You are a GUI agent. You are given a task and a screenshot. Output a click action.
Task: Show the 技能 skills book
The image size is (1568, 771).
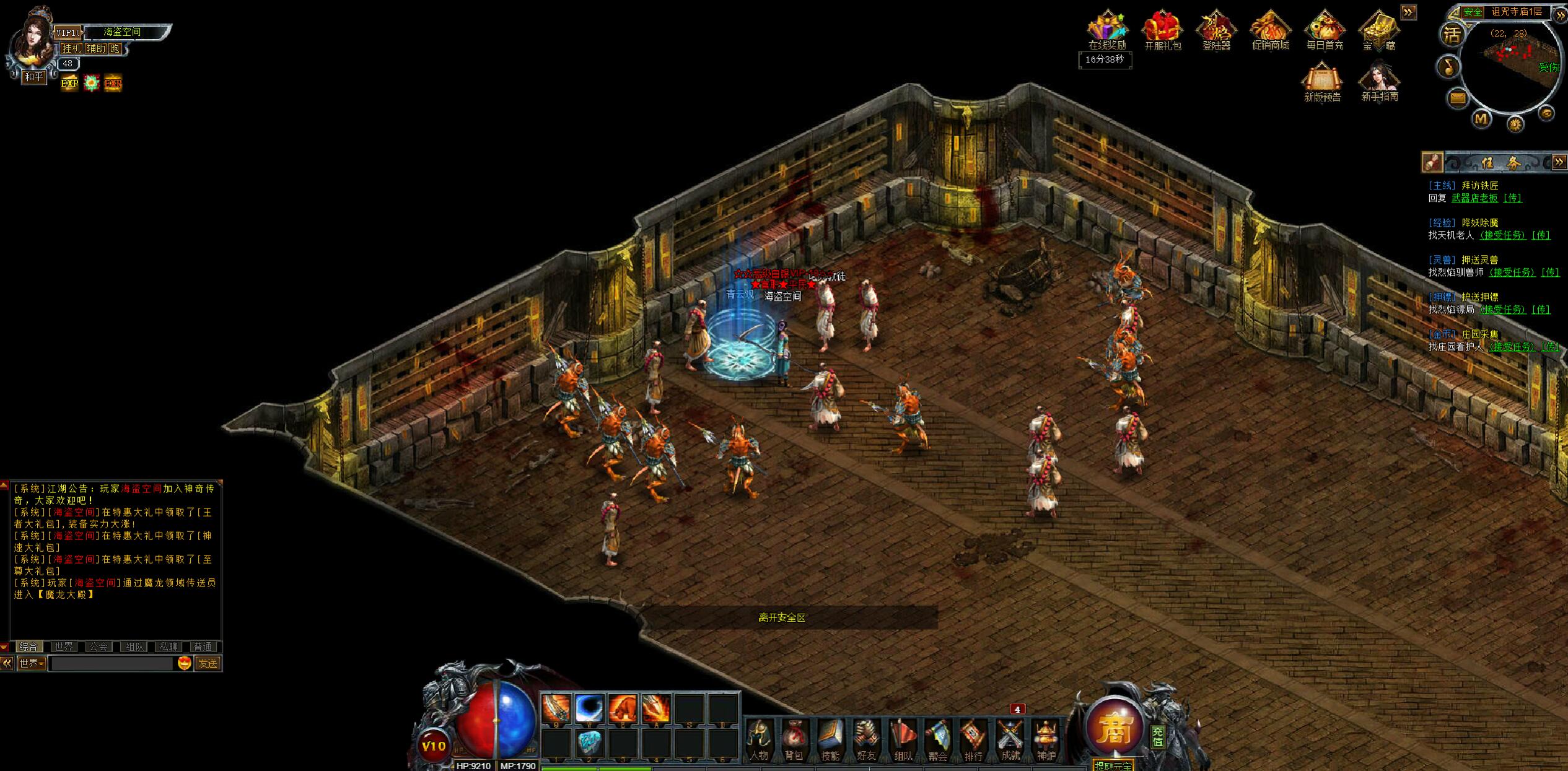[x=830, y=740]
